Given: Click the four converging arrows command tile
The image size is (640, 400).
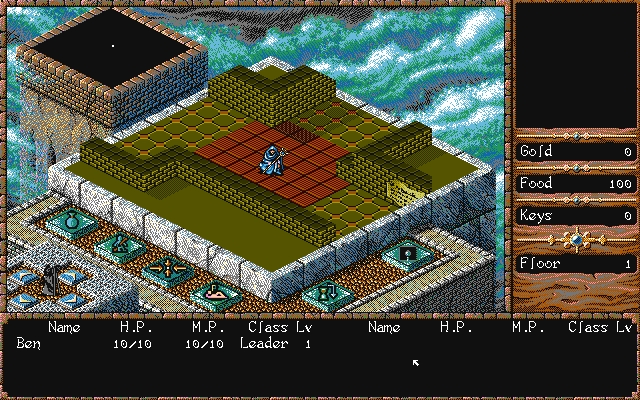Looking at the screenshot, I should coord(164,268).
